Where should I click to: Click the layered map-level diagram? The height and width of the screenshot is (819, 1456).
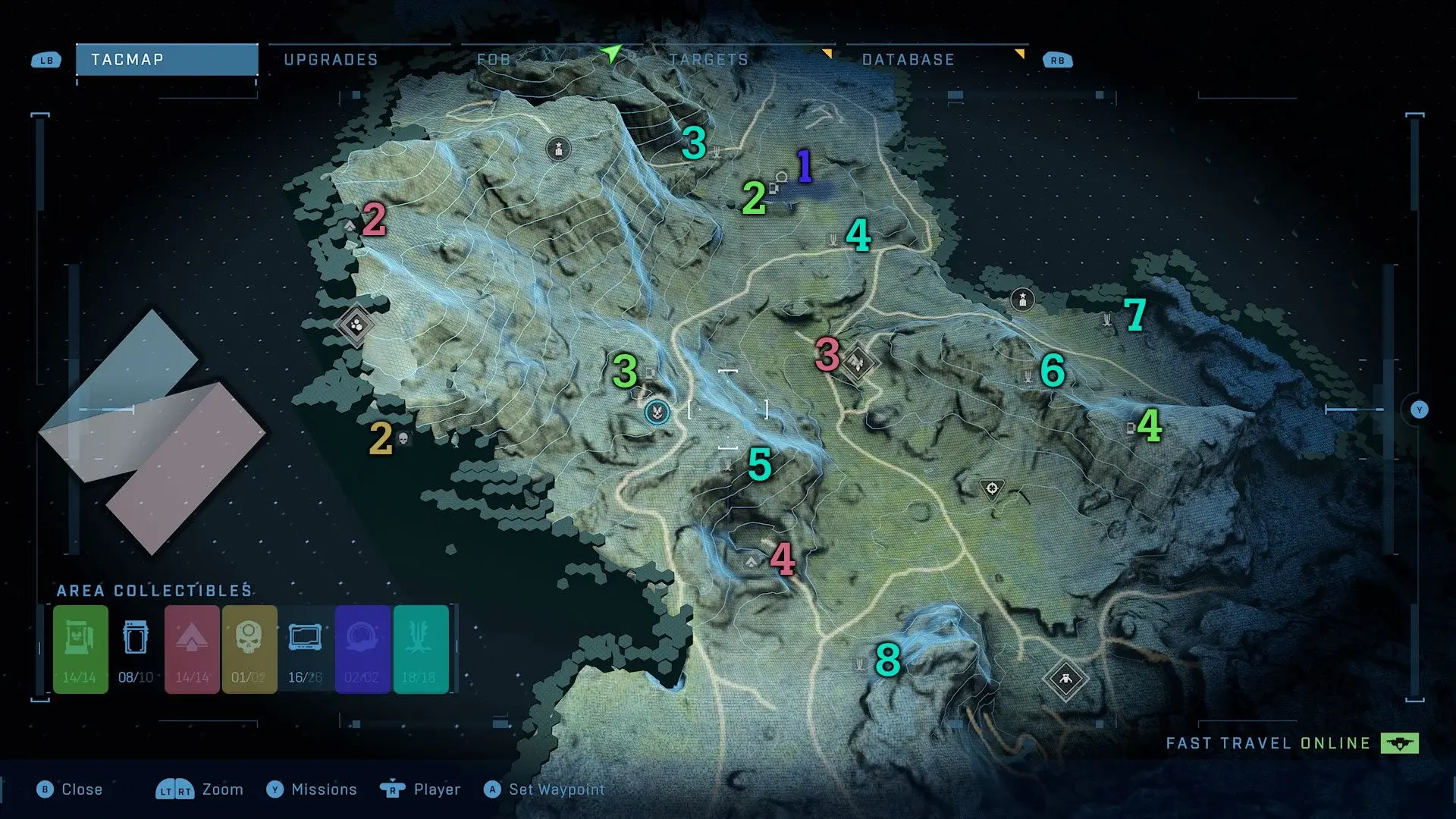(152, 432)
